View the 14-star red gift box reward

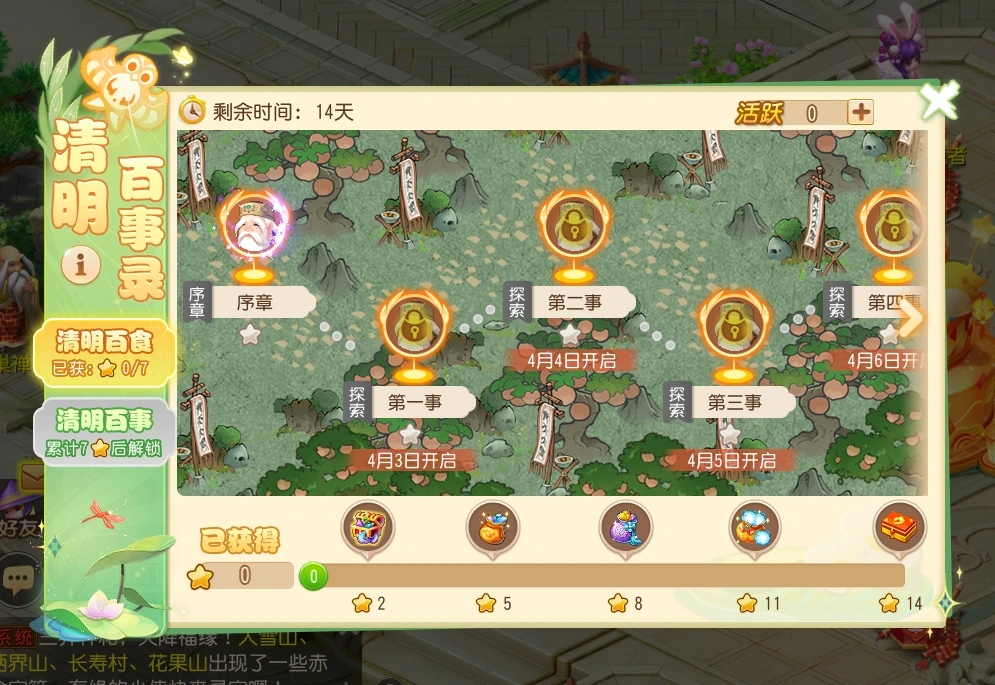click(x=898, y=528)
